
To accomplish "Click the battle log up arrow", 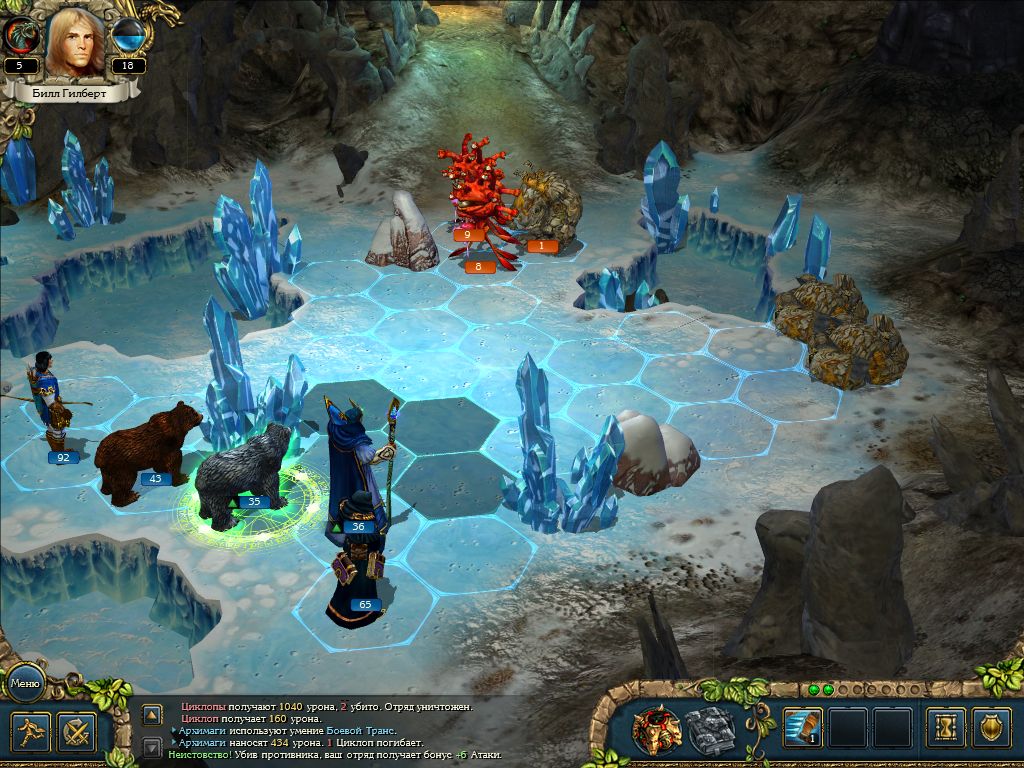I will point(152,714).
